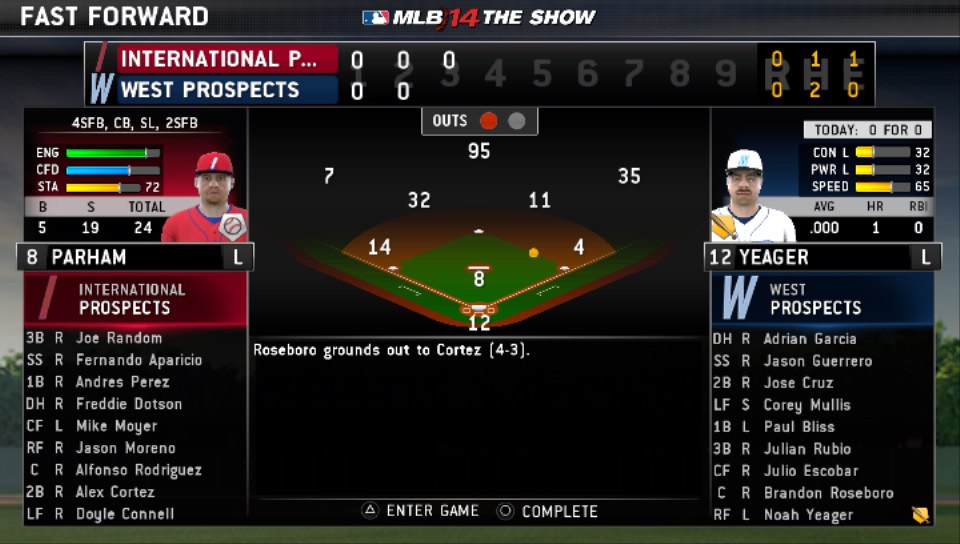
Task: Select the Complete option
Action: coord(548,511)
